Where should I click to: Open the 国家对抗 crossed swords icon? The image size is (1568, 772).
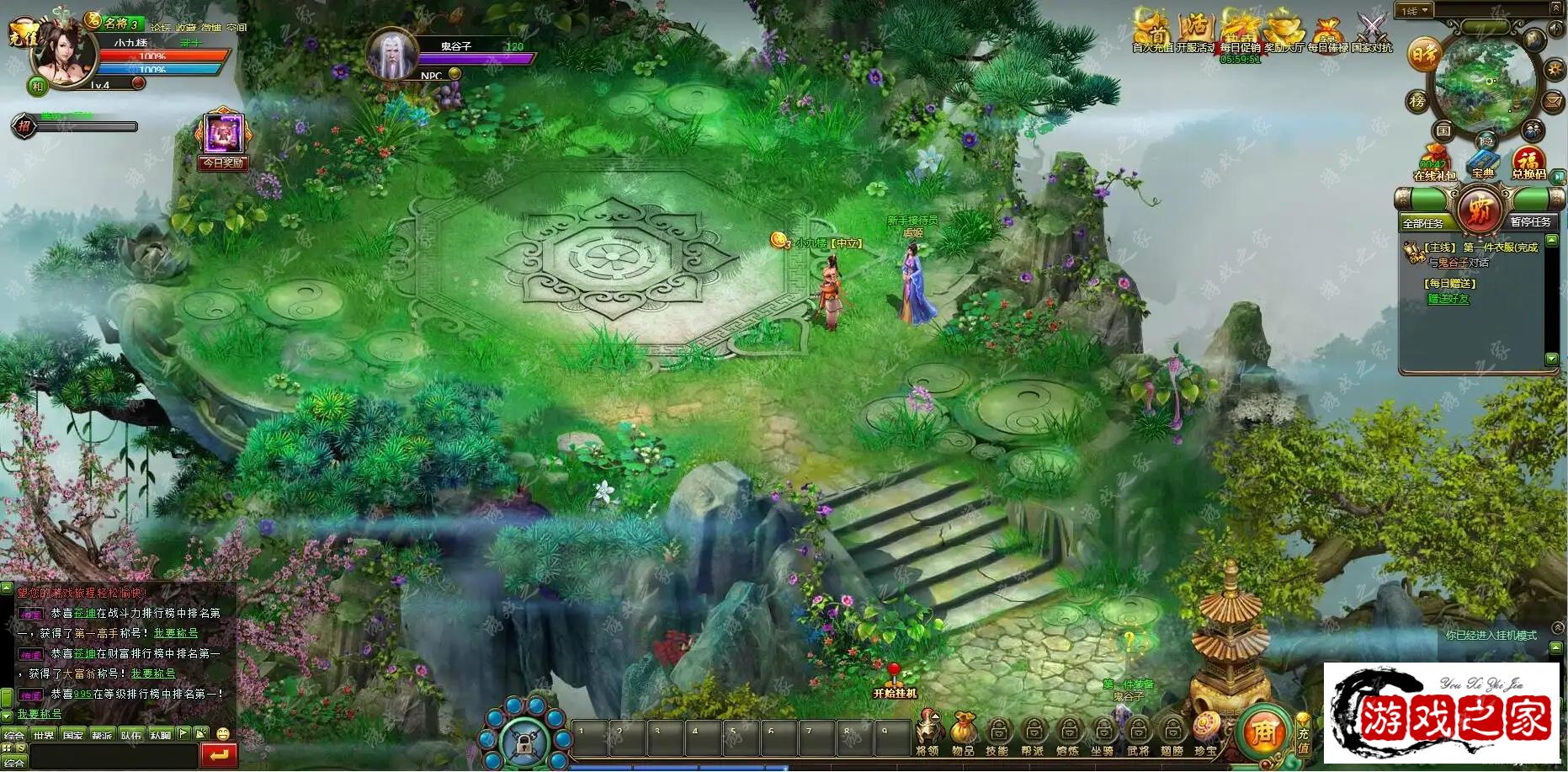pos(1372,31)
